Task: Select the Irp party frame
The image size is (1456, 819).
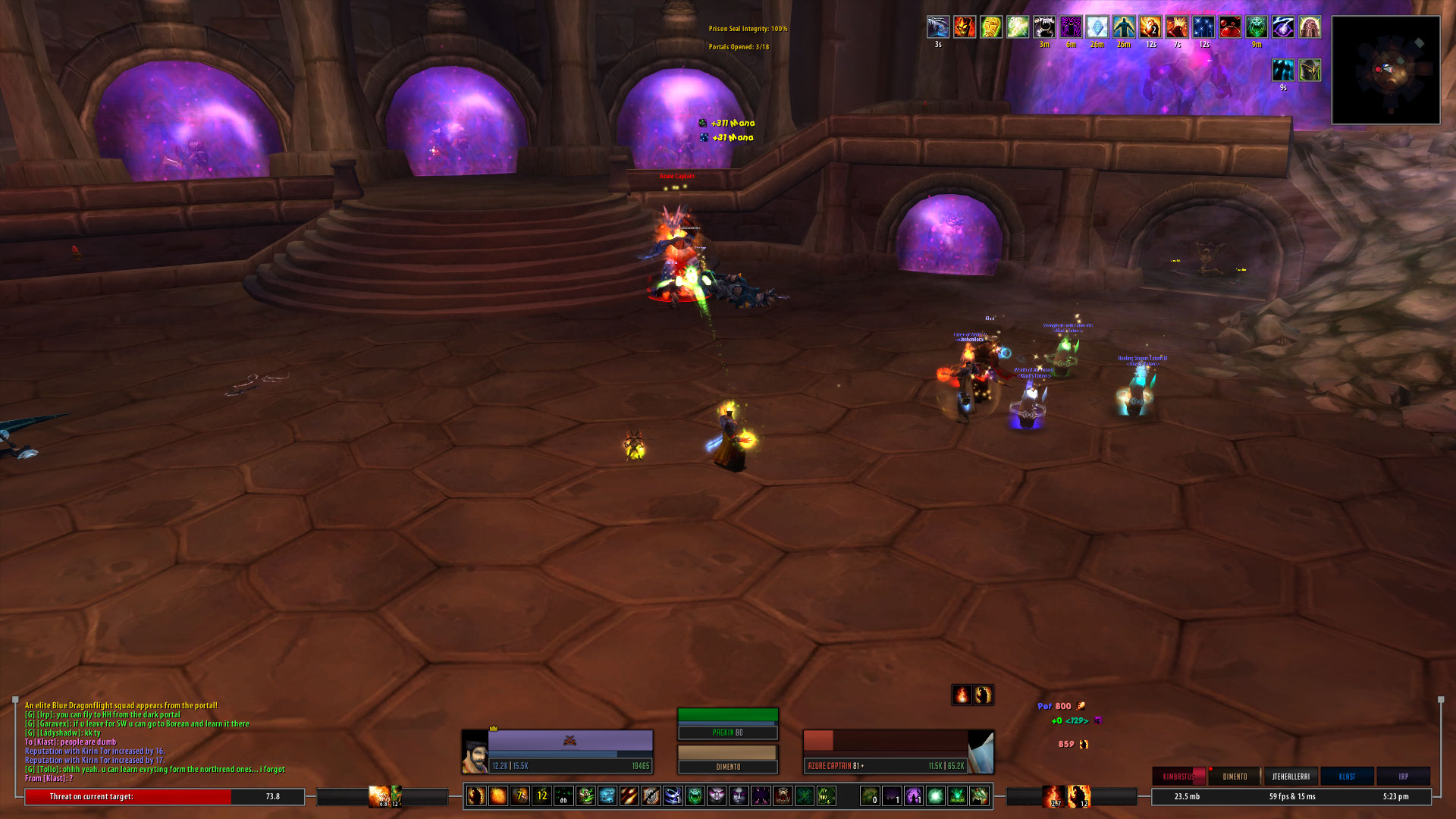Action: click(1403, 777)
